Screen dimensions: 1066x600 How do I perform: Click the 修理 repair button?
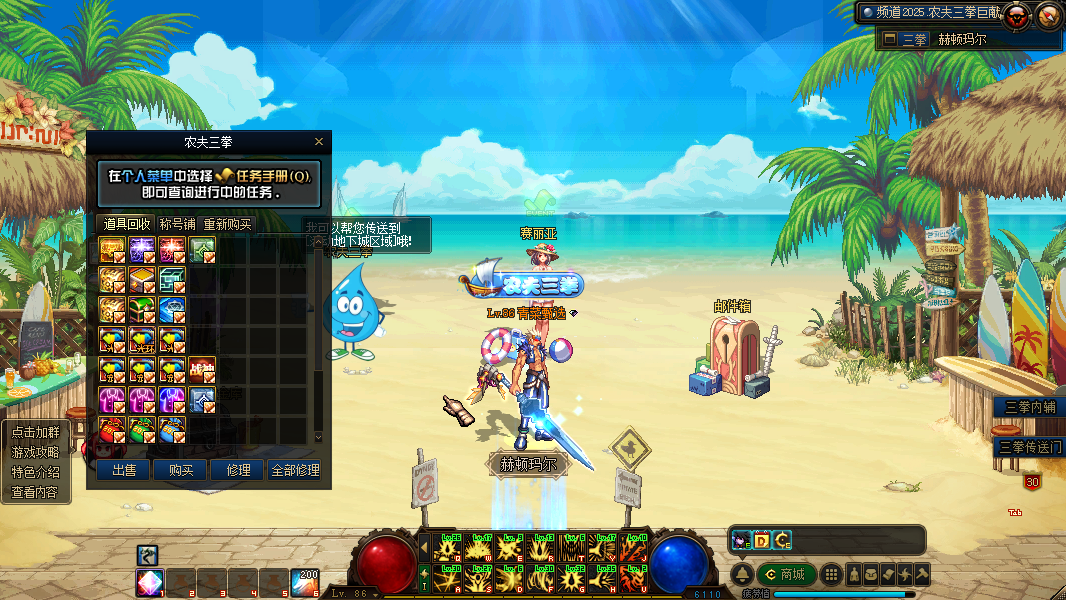[238, 470]
